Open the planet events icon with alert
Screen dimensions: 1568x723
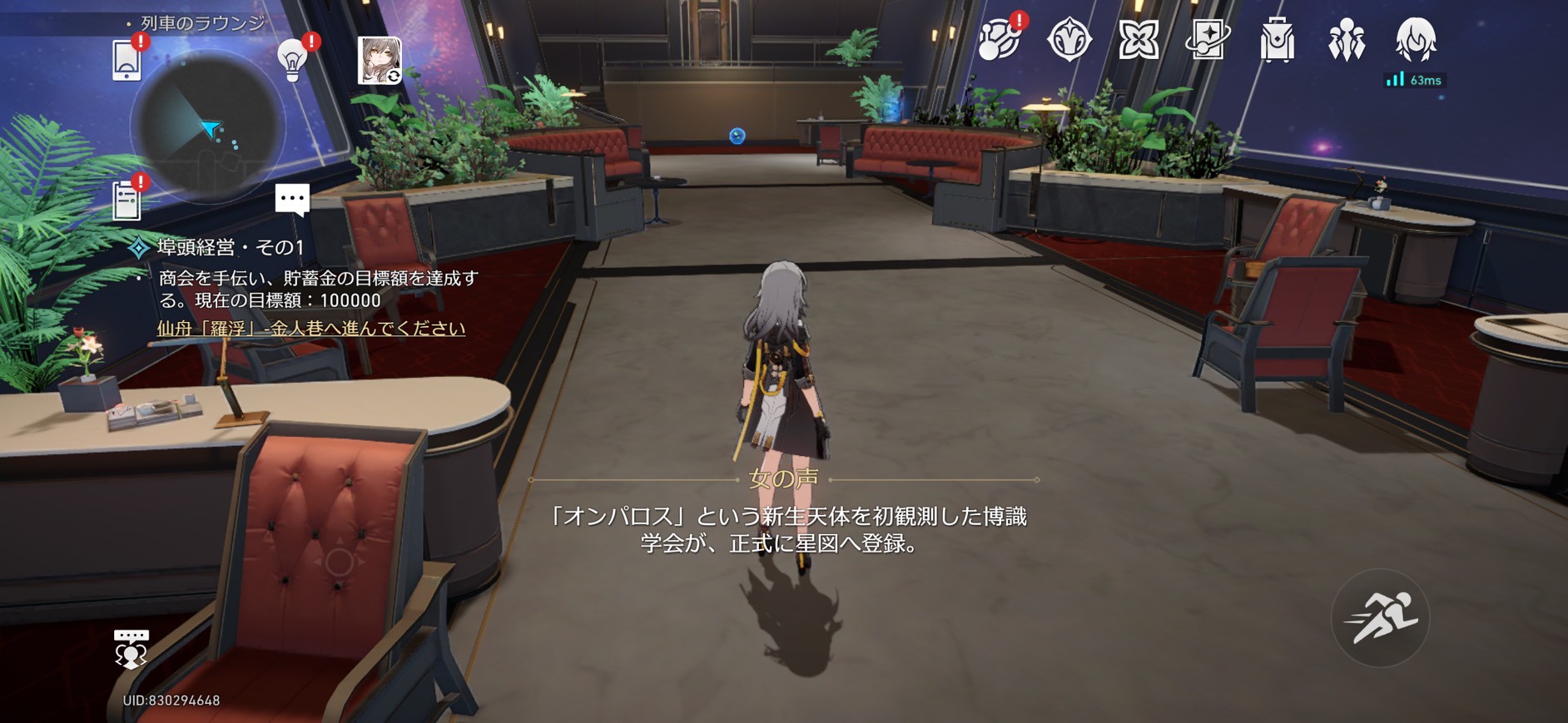(999, 40)
